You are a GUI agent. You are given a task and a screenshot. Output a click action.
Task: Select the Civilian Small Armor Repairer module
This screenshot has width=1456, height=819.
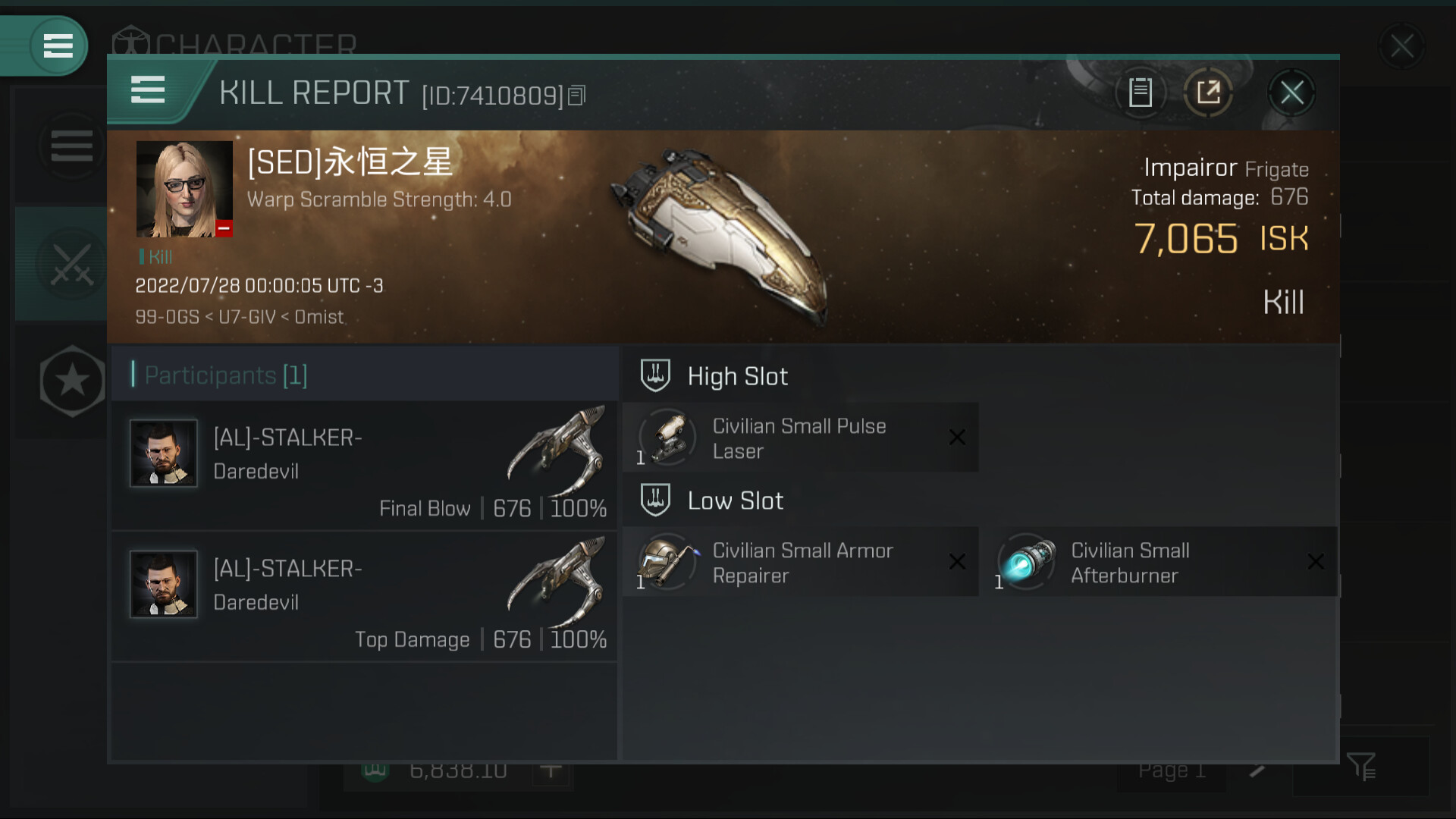800,562
